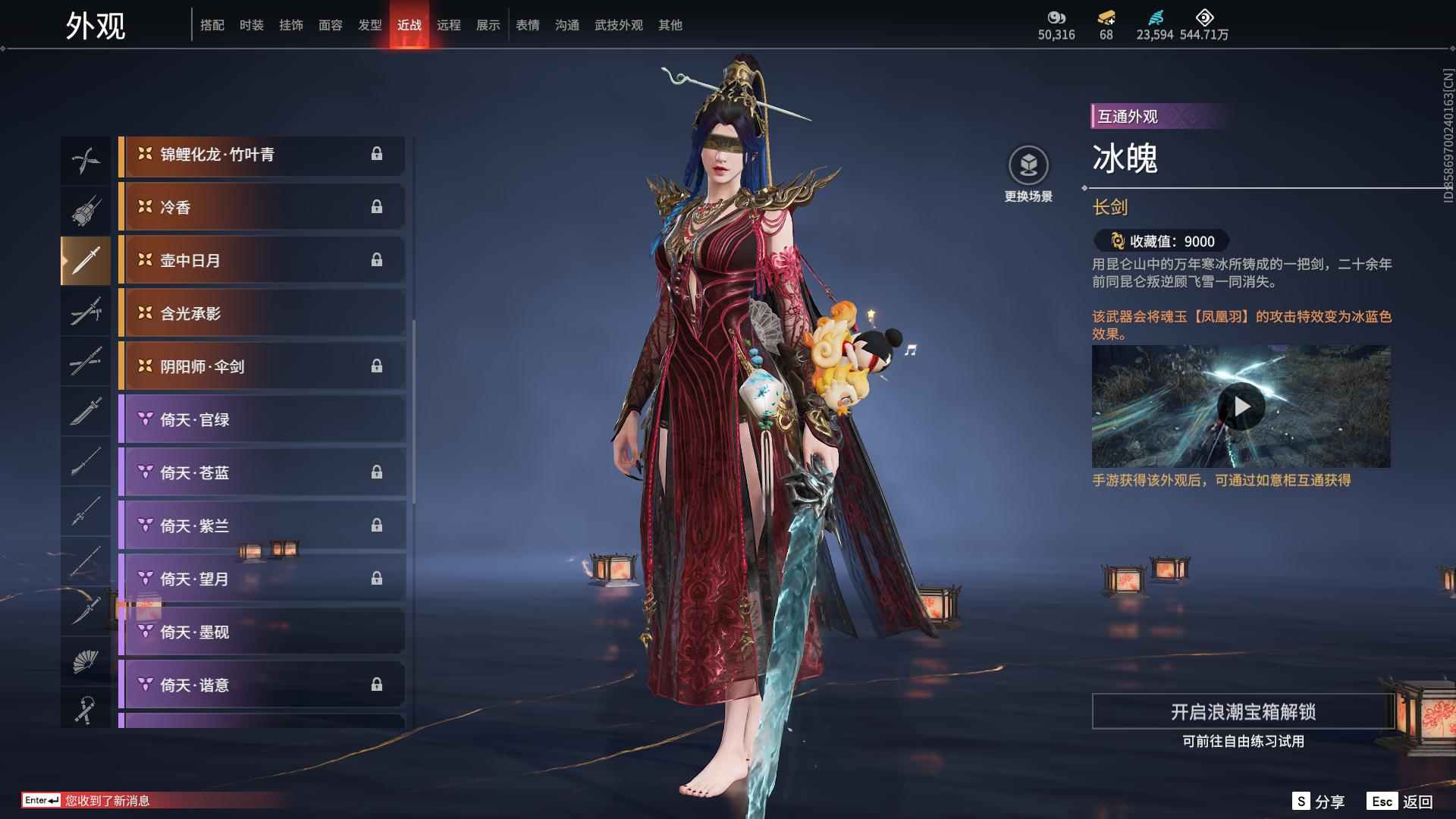Open the 挂饰 accessories tab

coord(290,25)
